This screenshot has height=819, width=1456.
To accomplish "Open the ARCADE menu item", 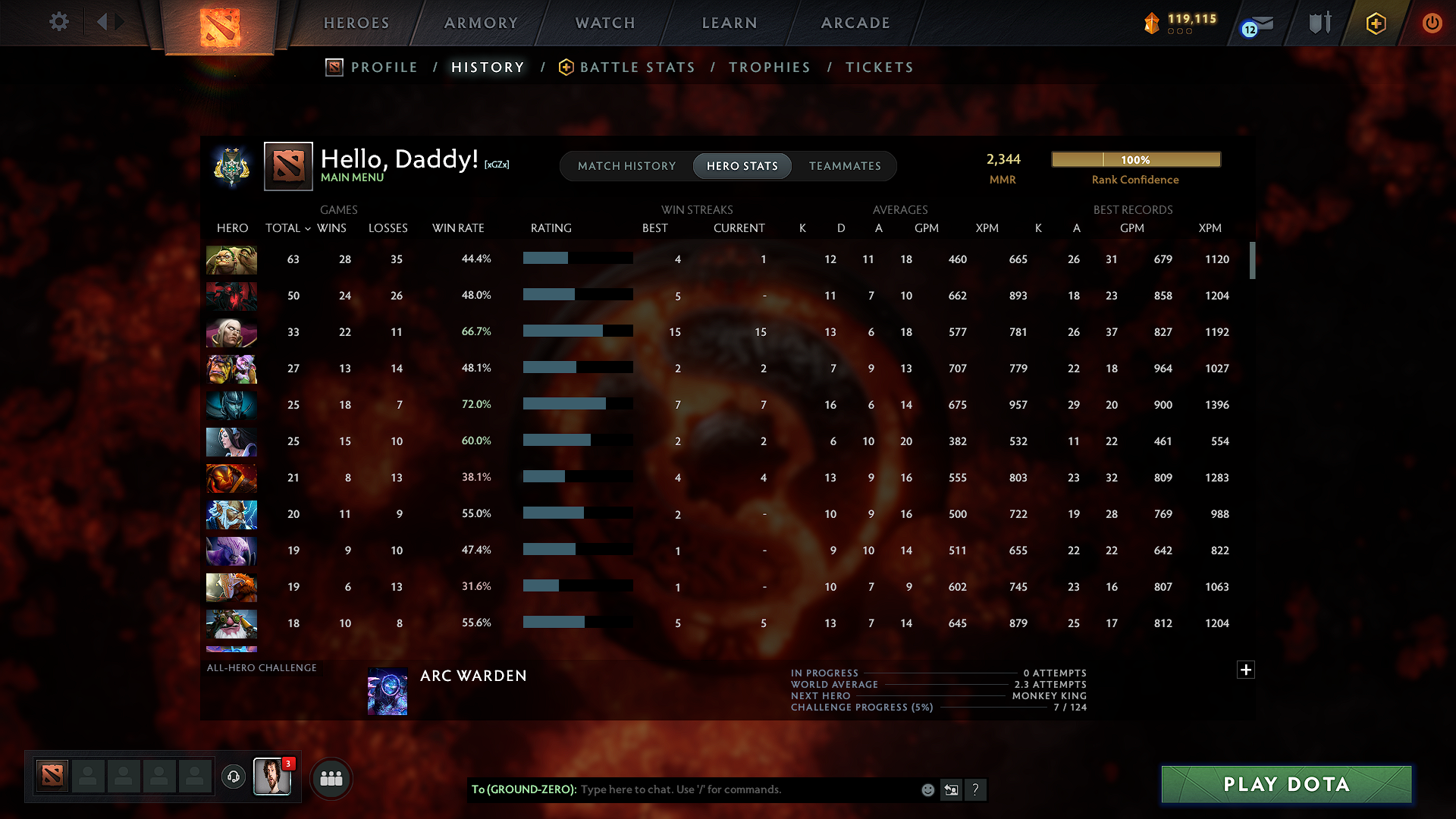I will 855,23.
